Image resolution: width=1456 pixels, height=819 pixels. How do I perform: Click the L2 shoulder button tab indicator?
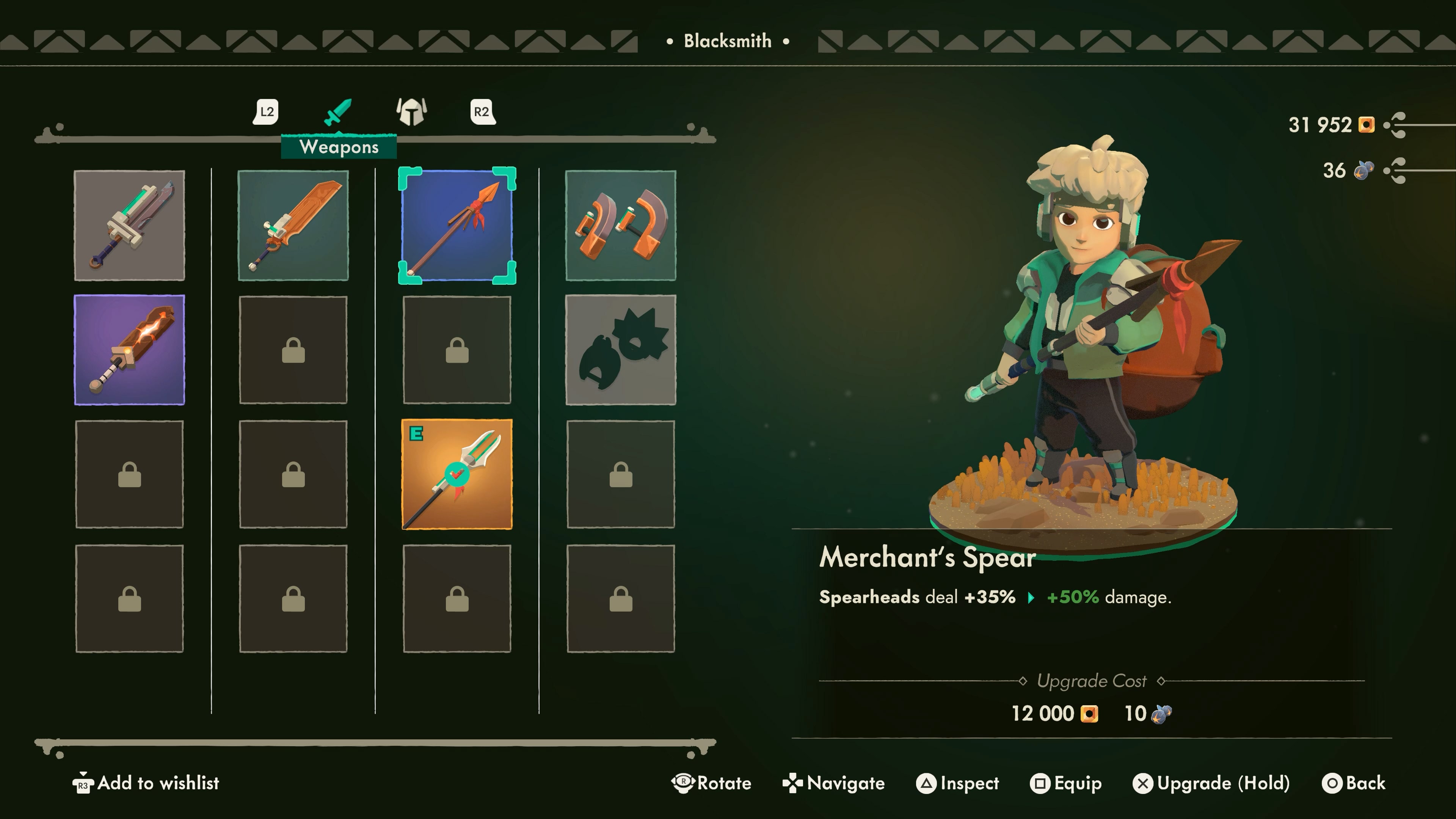pos(266,111)
